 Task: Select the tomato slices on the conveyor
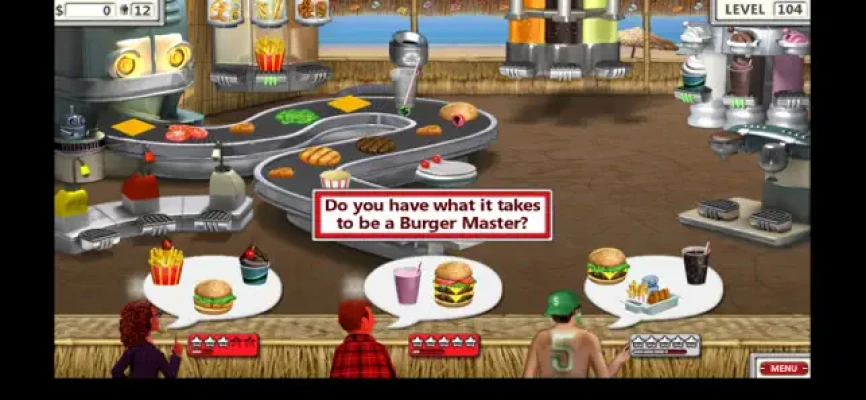point(183,133)
